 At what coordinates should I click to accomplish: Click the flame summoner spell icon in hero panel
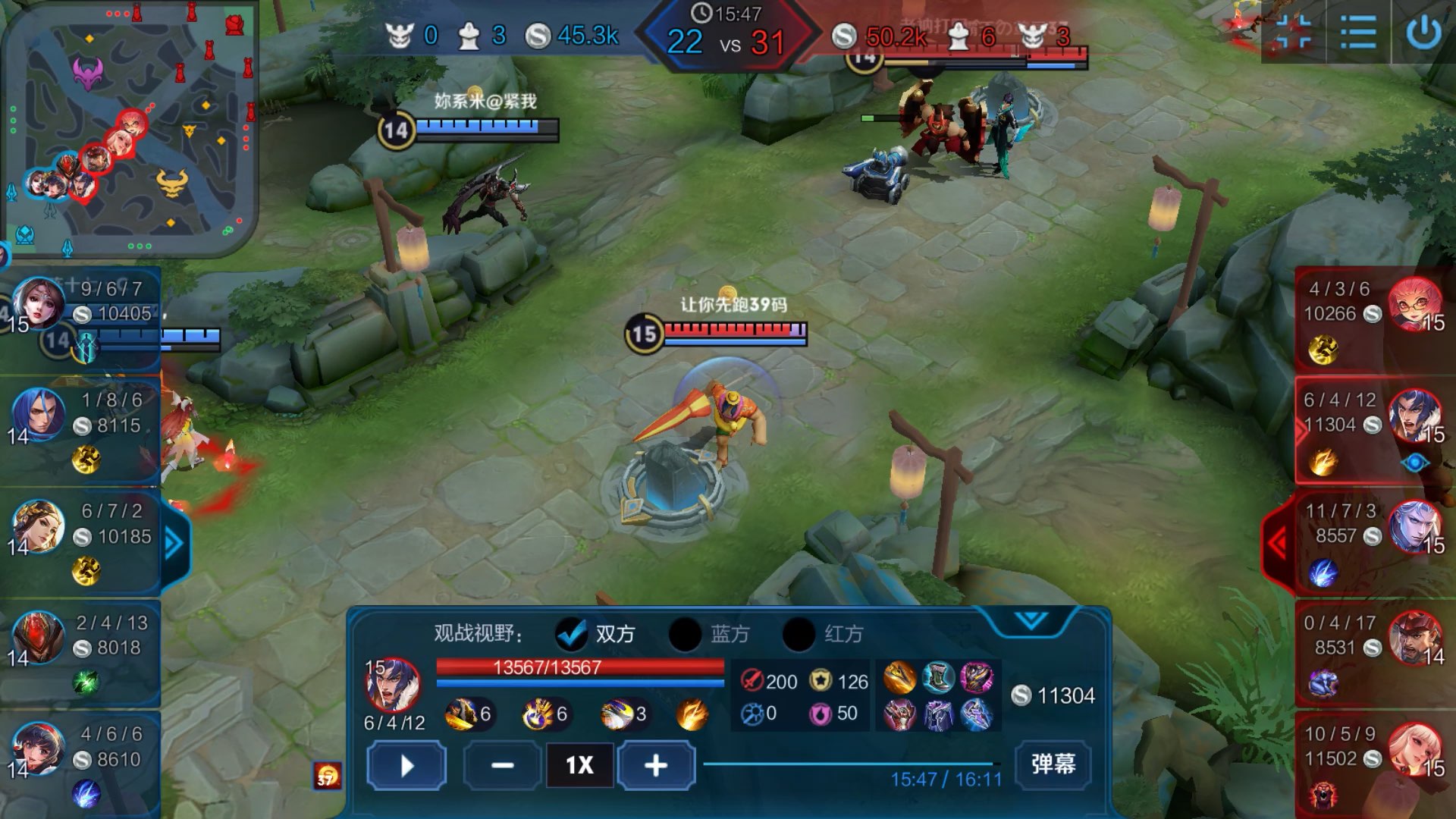692,714
